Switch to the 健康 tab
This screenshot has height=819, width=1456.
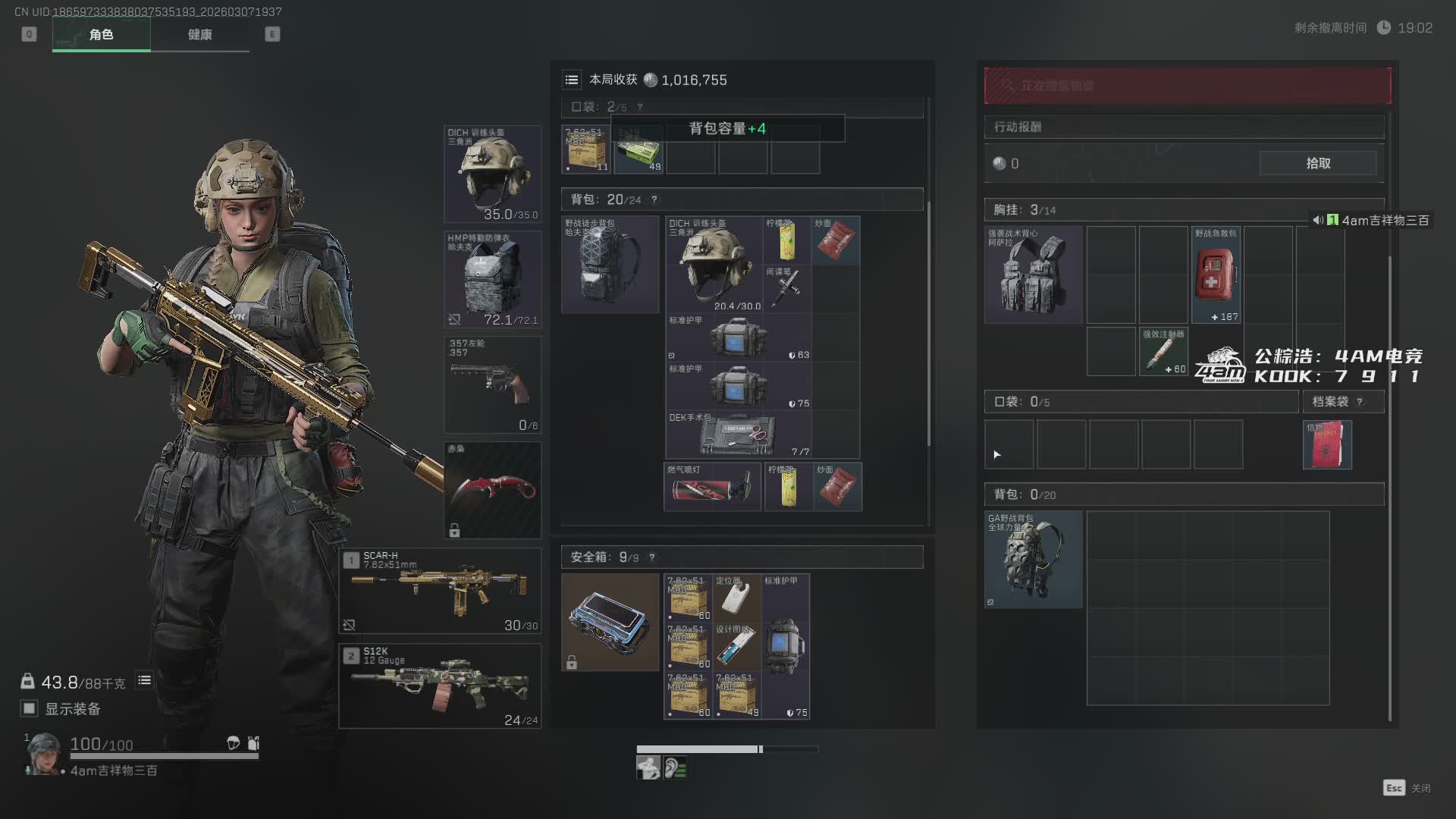(x=199, y=34)
